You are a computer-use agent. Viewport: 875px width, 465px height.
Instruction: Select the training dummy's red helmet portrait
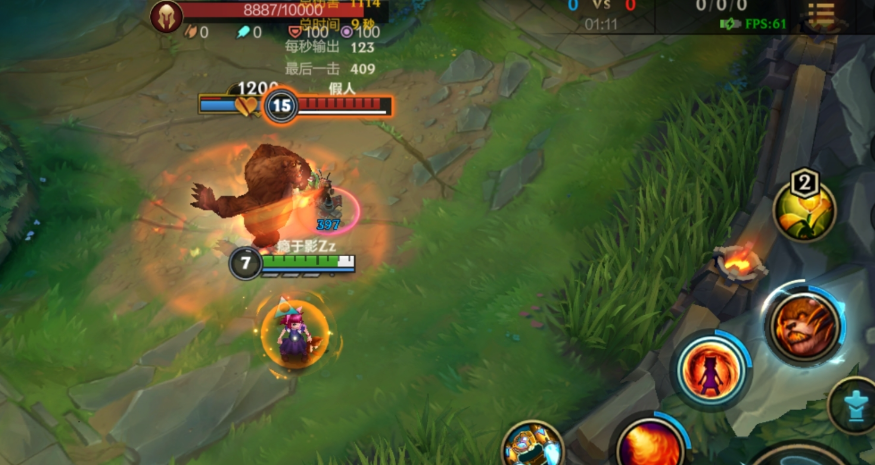[166, 15]
